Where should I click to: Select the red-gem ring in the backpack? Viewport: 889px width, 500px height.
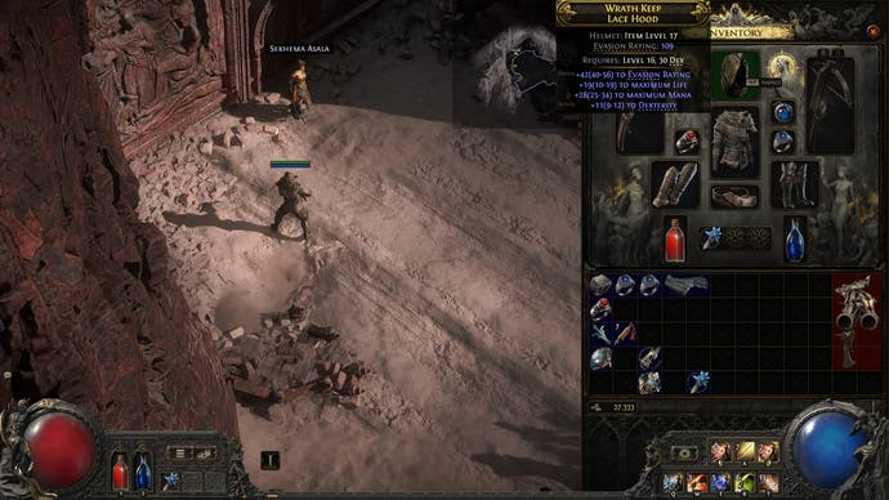pyautogui.click(x=601, y=308)
